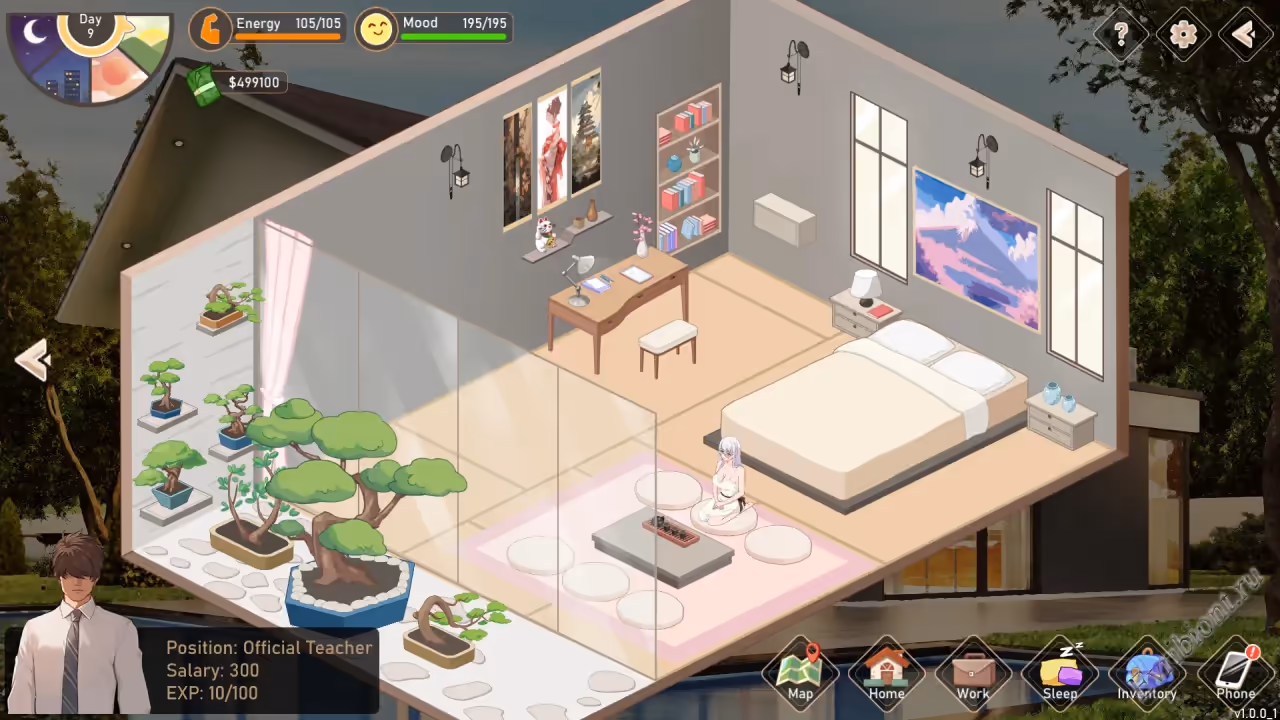Go to Home screen

886,673
